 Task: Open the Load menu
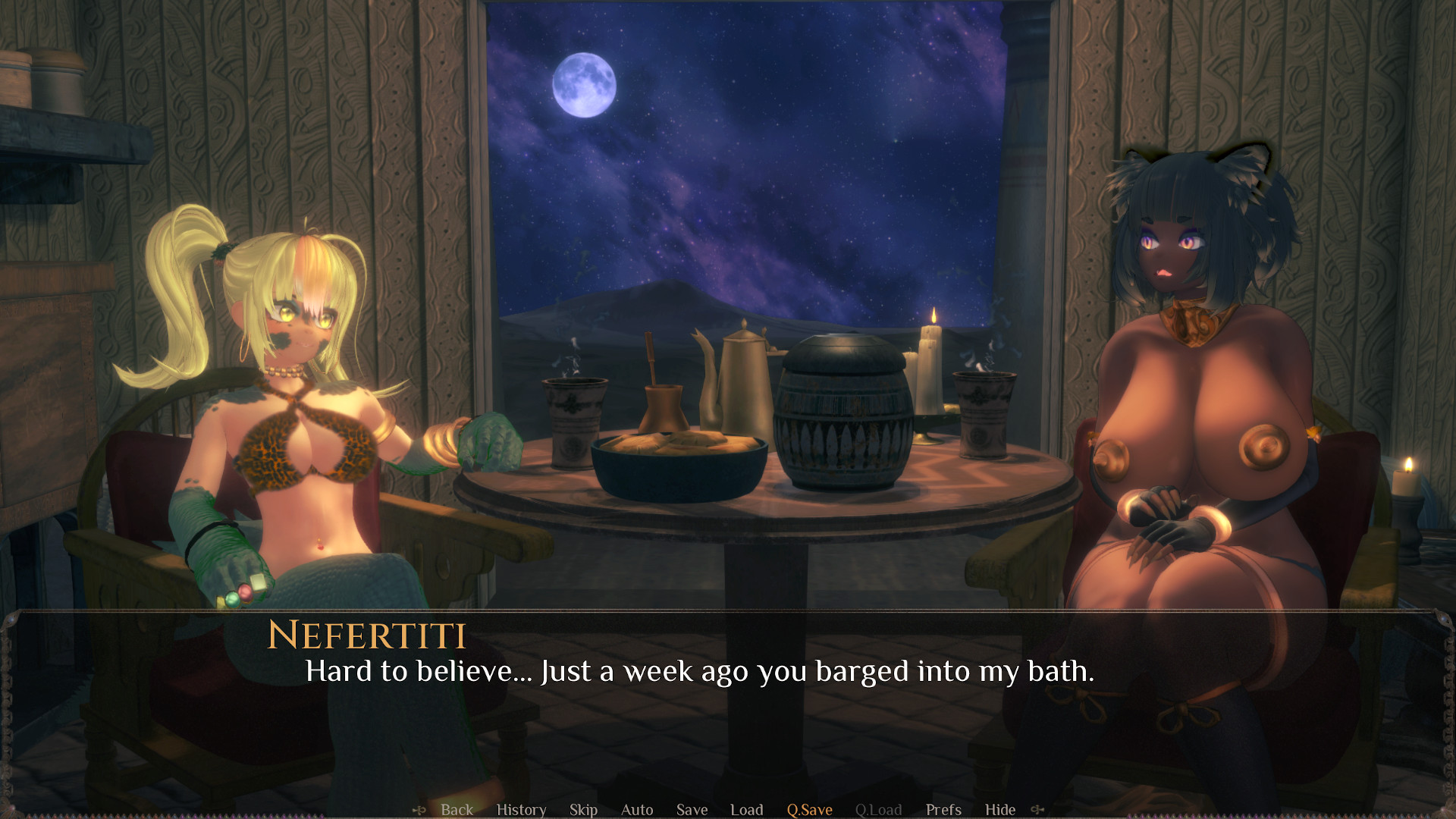click(746, 809)
